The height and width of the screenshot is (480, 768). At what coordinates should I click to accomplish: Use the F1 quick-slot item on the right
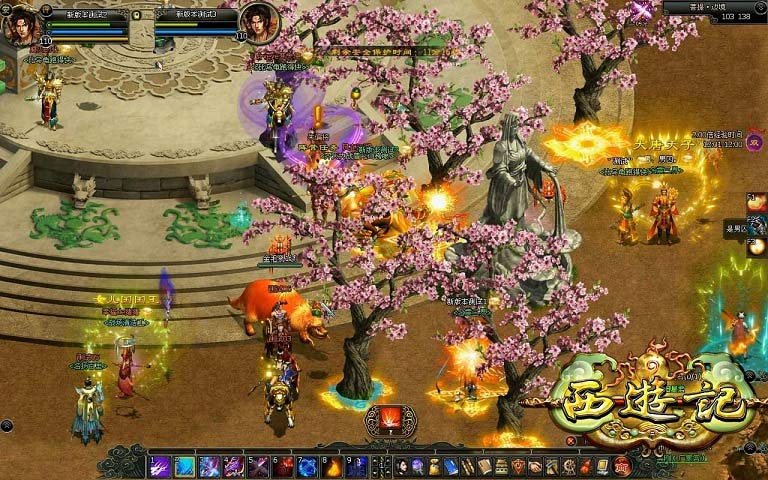tap(757, 203)
